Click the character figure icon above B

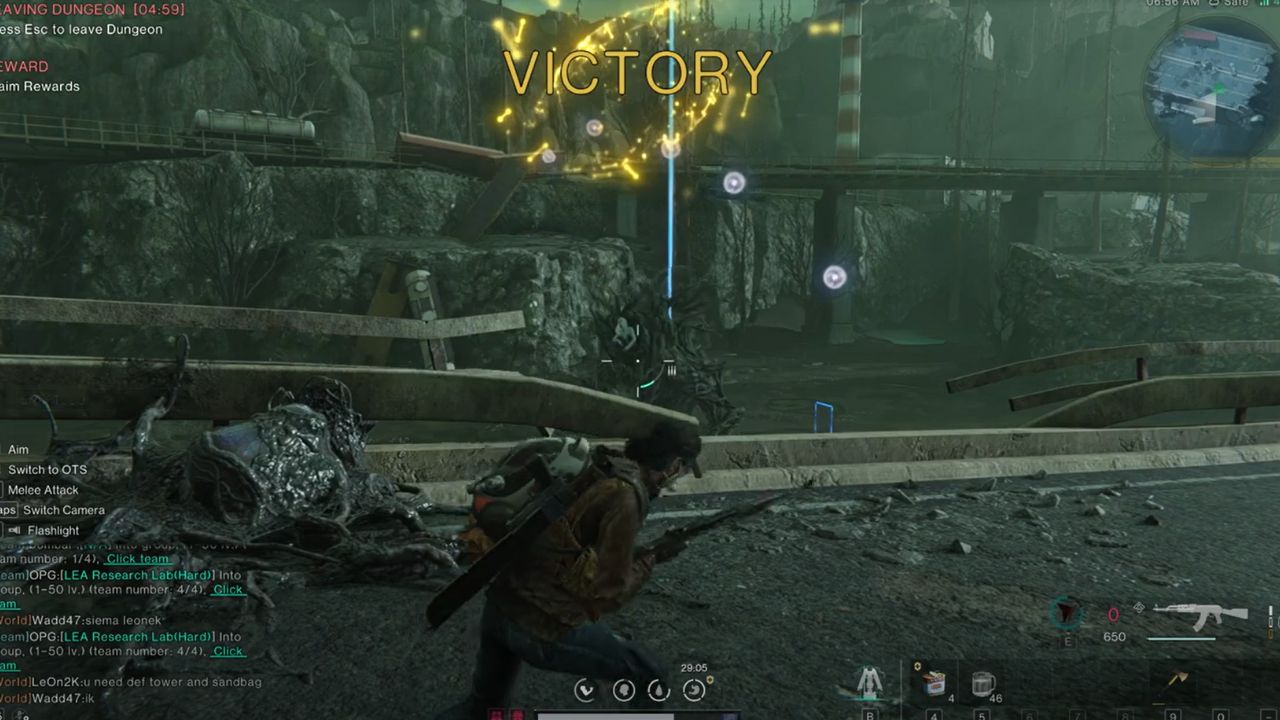pyautogui.click(x=870, y=682)
